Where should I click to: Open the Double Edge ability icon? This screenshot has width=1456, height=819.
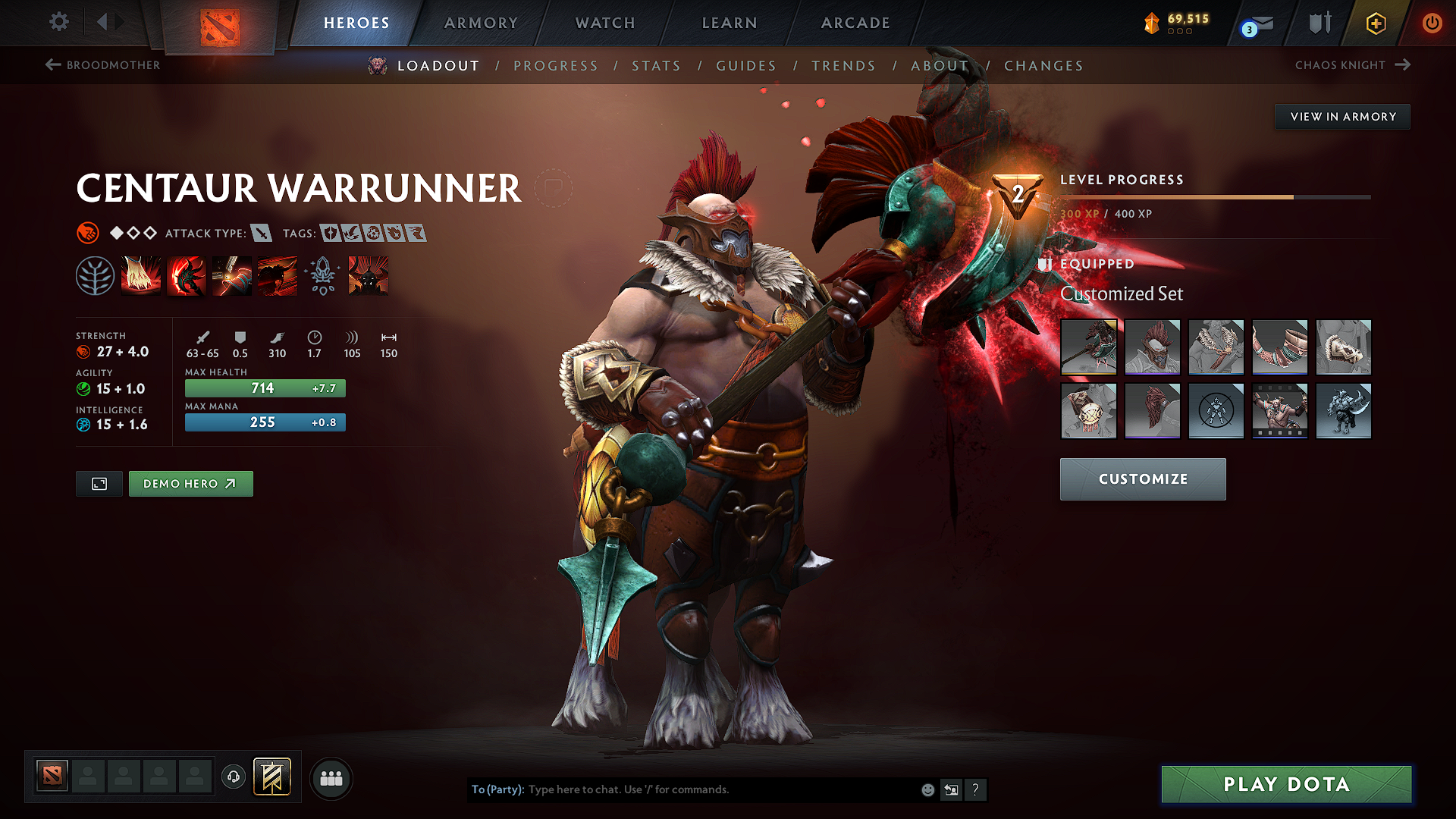[186, 275]
